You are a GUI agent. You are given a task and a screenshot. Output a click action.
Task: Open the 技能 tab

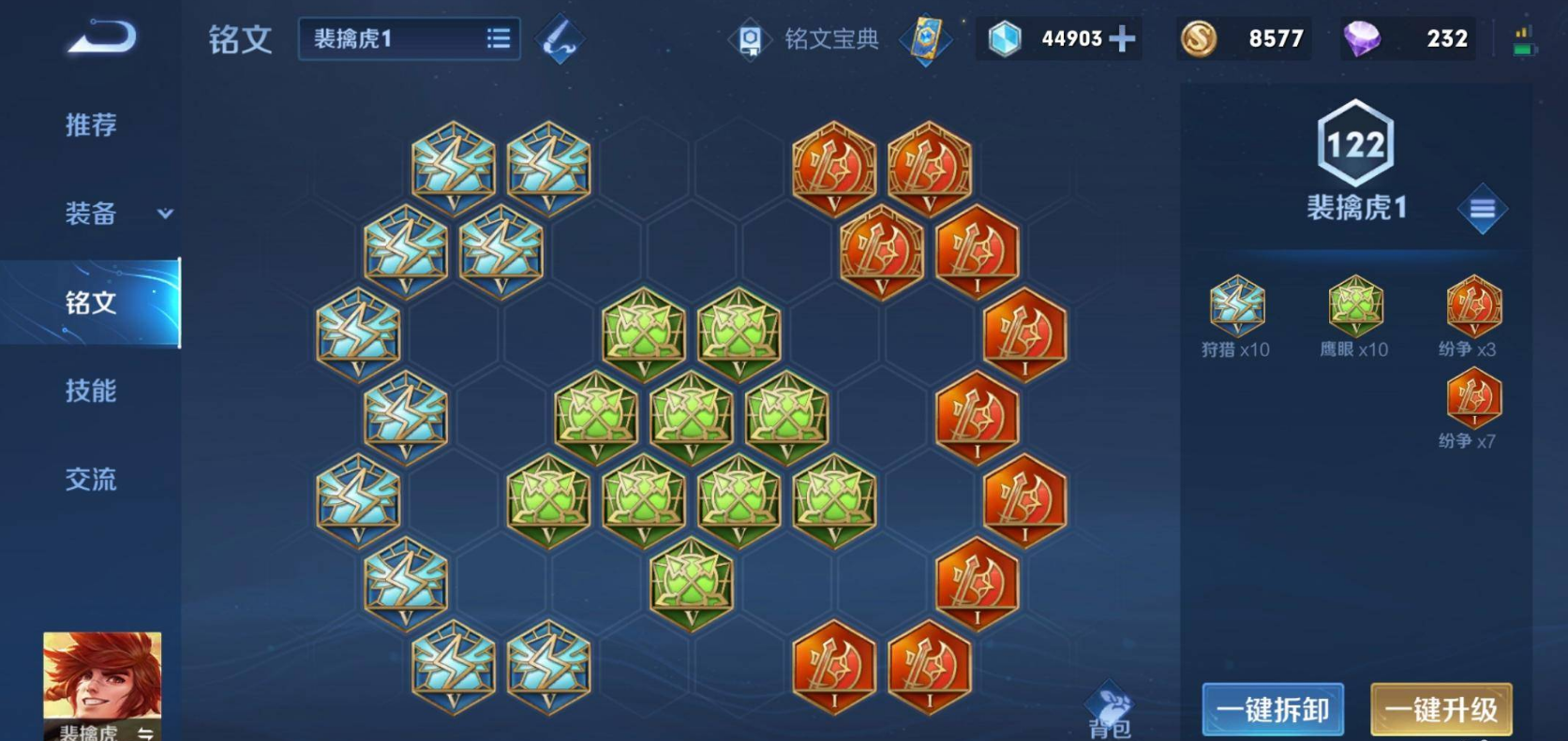[91, 391]
